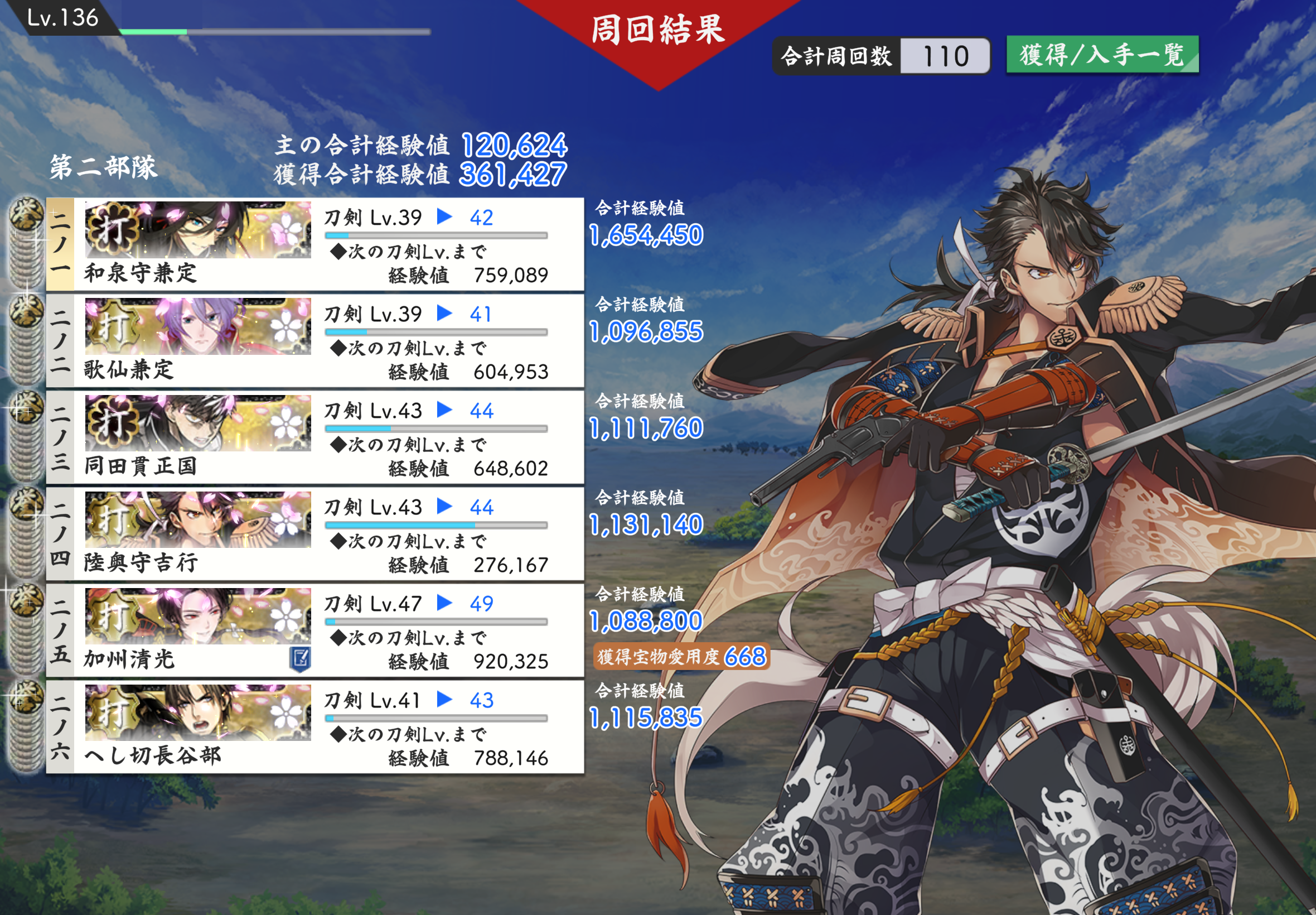The image size is (1316, 915).
Task: Open the 獲得/入手一覧 list
Action: click(1102, 55)
